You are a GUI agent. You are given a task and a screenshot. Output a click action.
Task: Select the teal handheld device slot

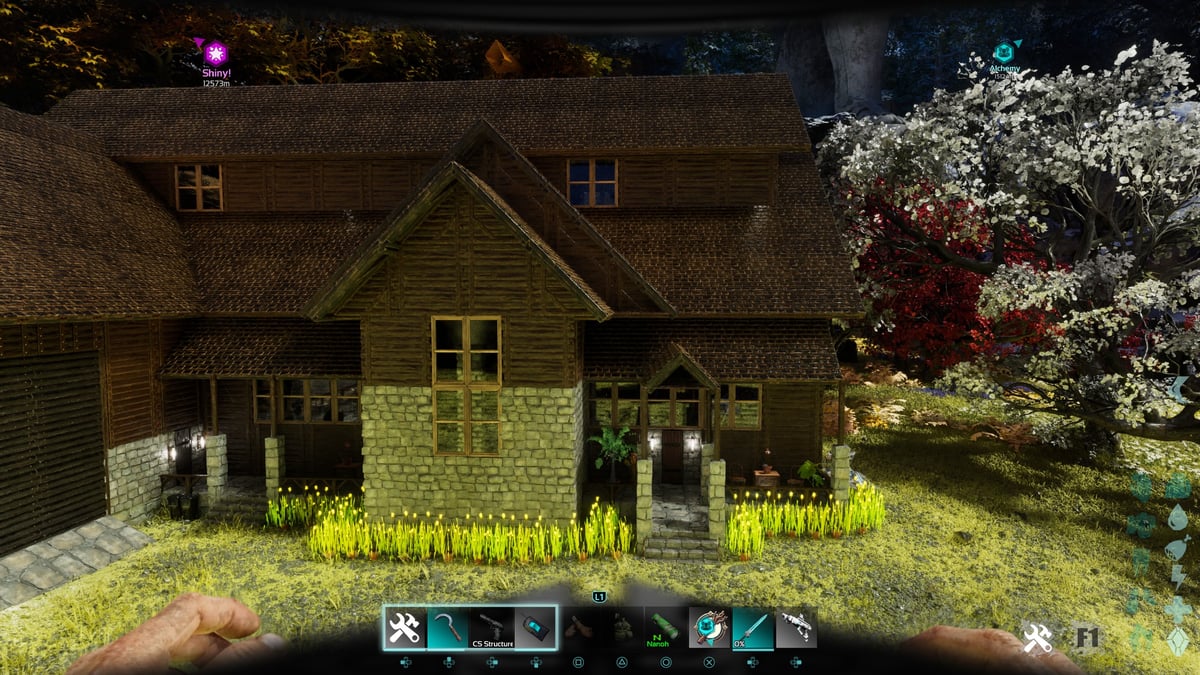tap(535, 628)
